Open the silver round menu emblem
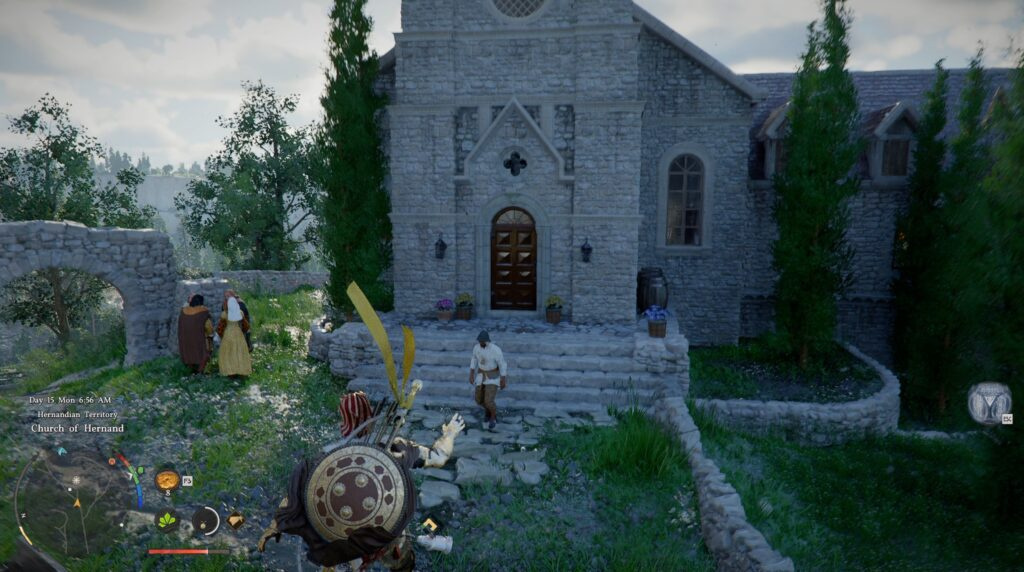 click(988, 403)
